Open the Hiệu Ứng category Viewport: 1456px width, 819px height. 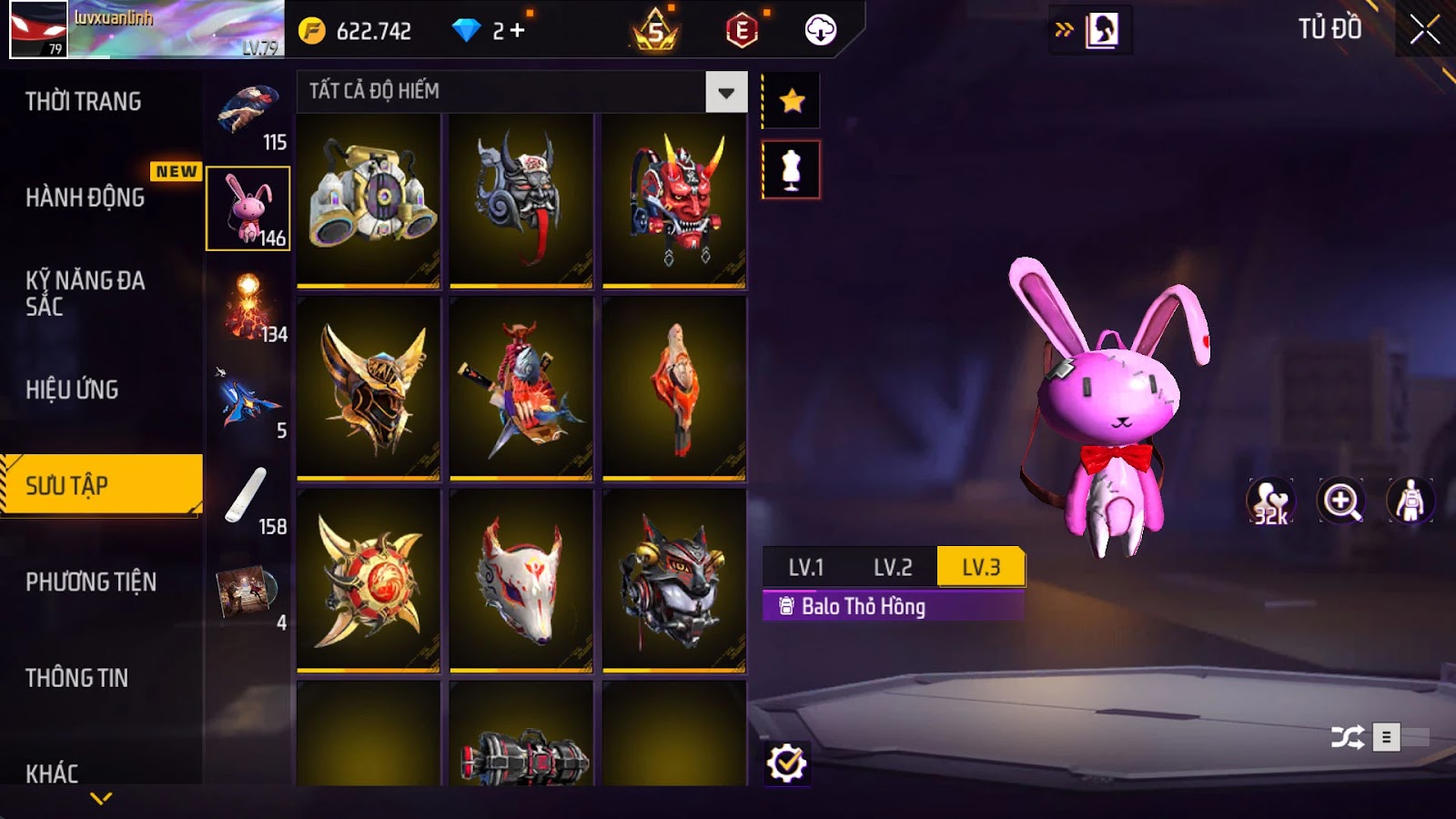[73, 389]
